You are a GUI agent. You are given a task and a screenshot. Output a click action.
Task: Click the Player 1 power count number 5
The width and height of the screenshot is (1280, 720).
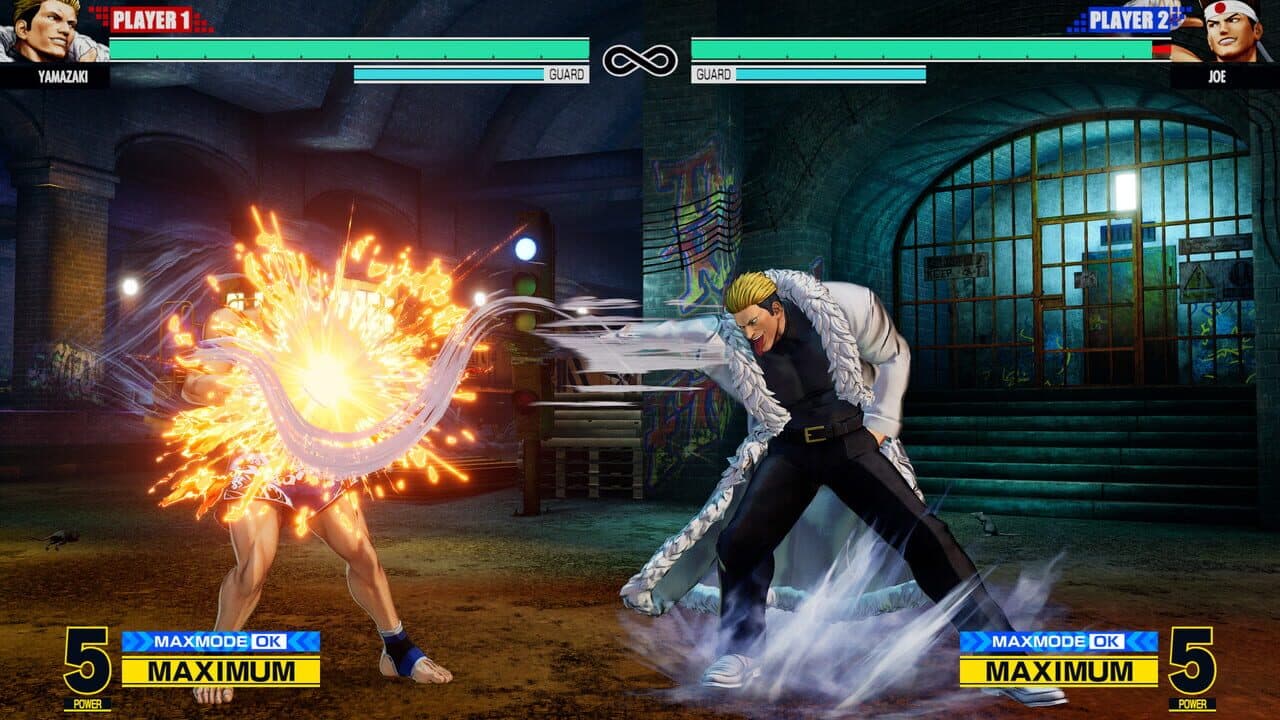(x=85, y=662)
